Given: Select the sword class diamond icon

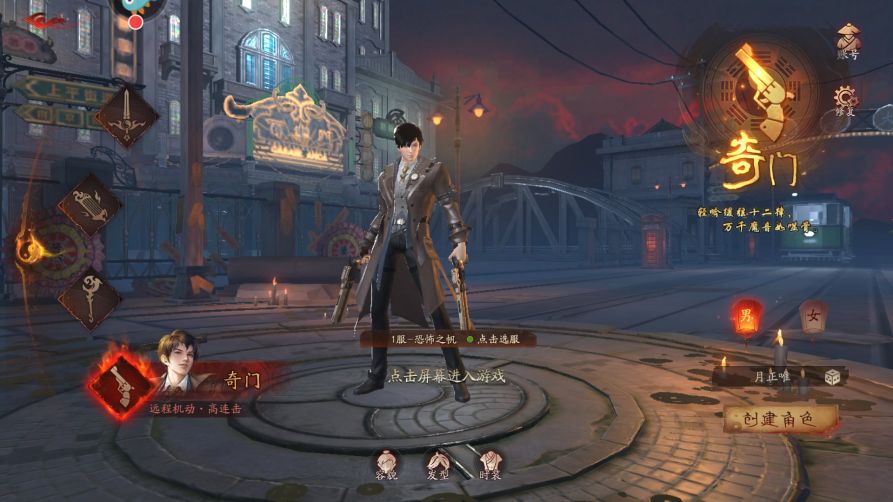Looking at the screenshot, I should pyautogui.click(x=126, y=116).
